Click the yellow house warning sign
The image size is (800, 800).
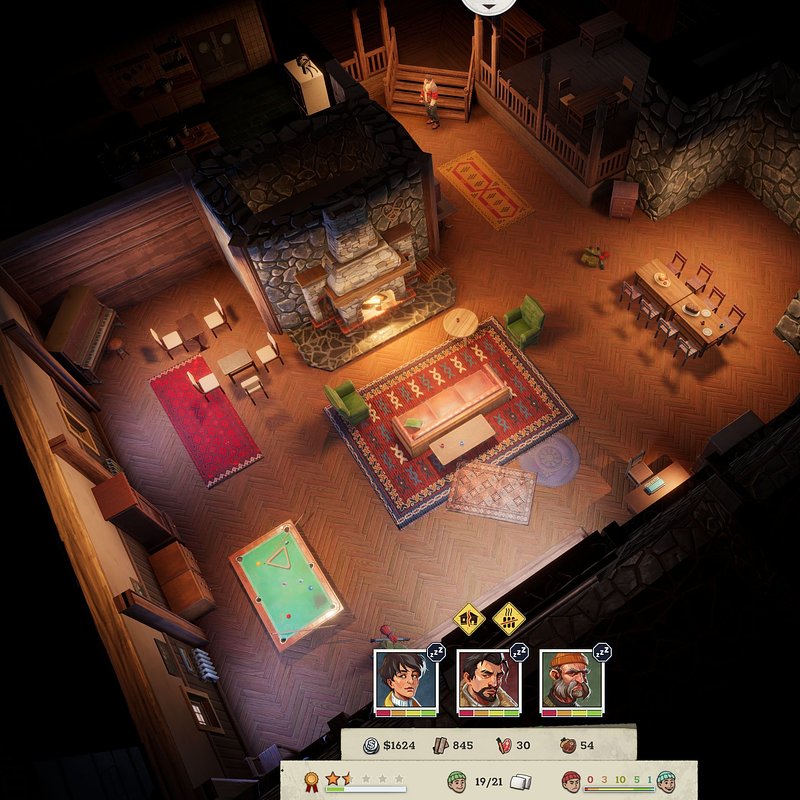468,619
